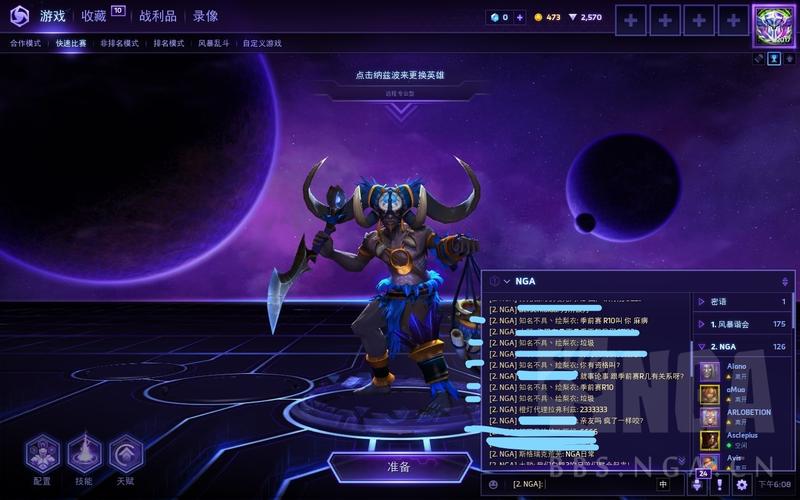The width and height of the screenshot is (800, 500).
Task: Select the 快速比赛 mode tab
Action: [71, 44]
